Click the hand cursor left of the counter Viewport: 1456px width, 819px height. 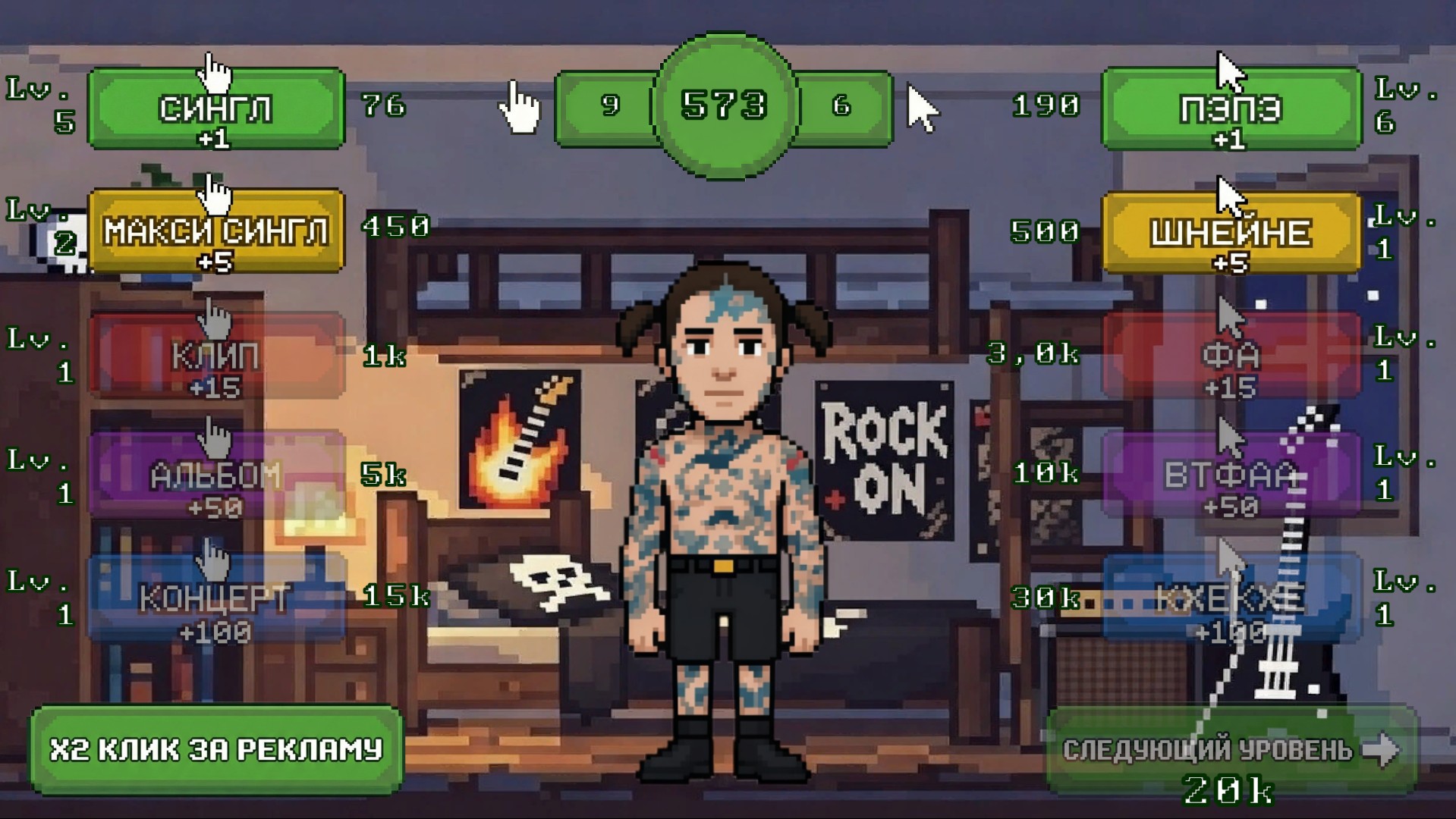click(520, 106)
